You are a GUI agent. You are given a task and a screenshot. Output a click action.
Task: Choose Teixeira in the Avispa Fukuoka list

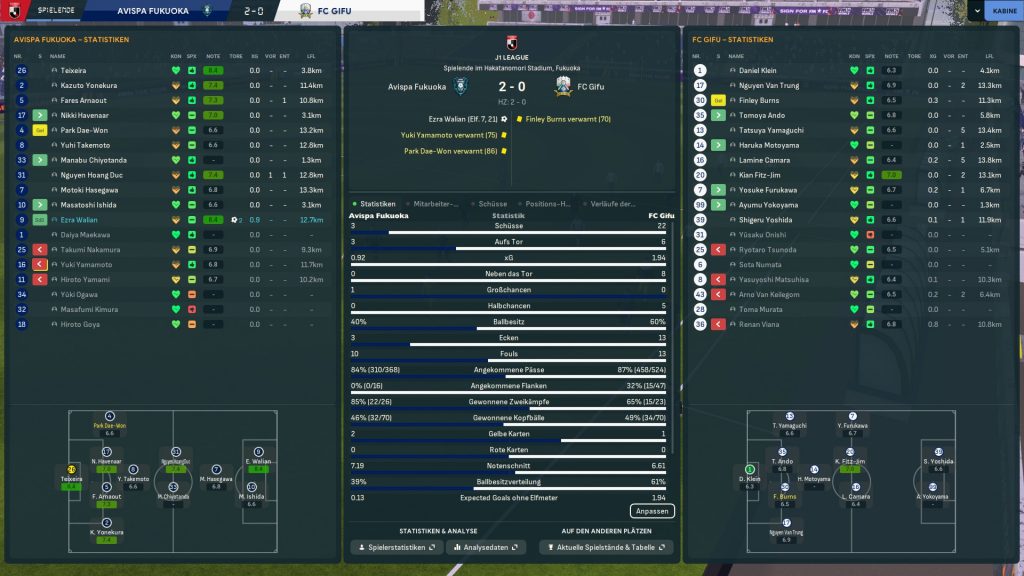click(74, 71)
